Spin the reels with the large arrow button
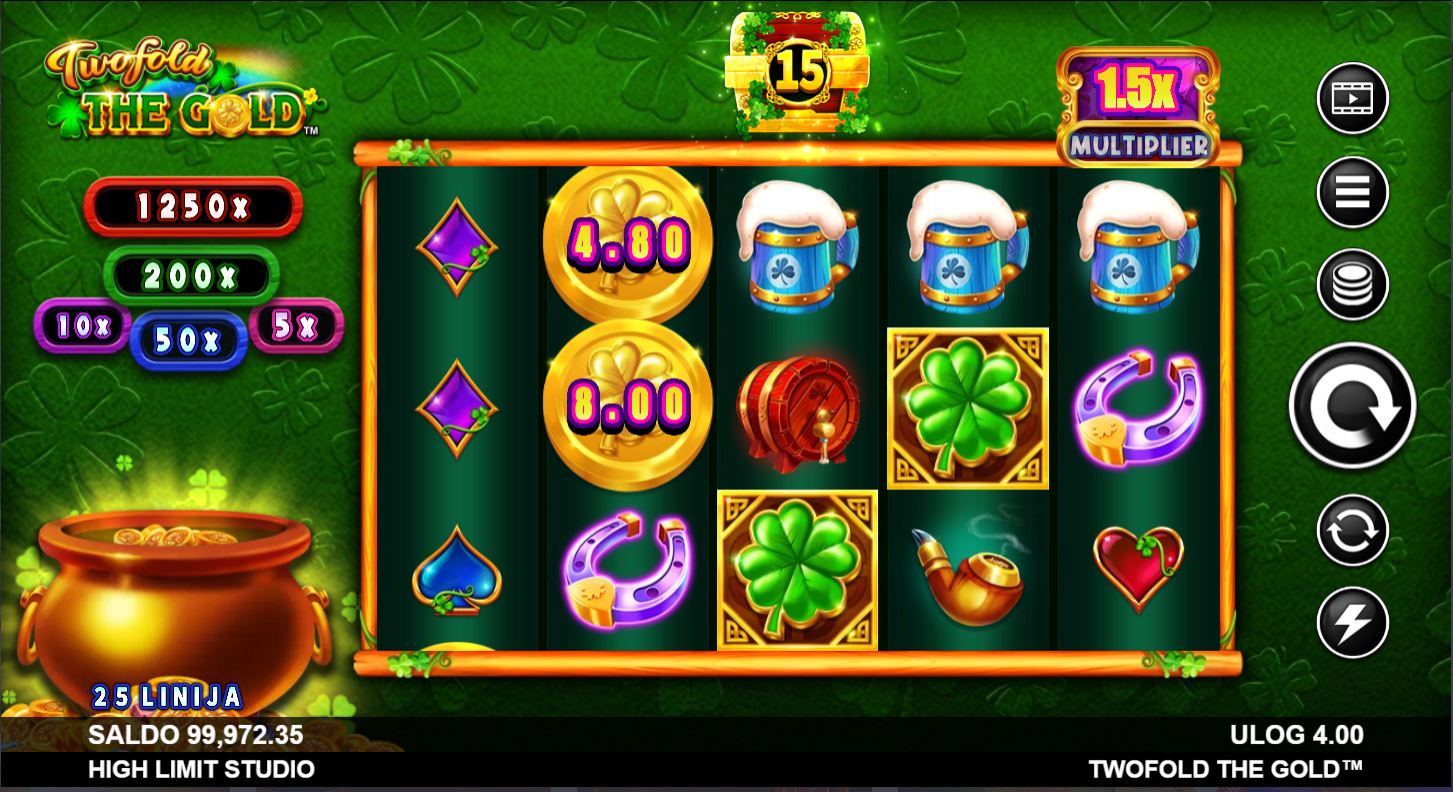Screen dimensions: 1453x792 click(1352, 406)
